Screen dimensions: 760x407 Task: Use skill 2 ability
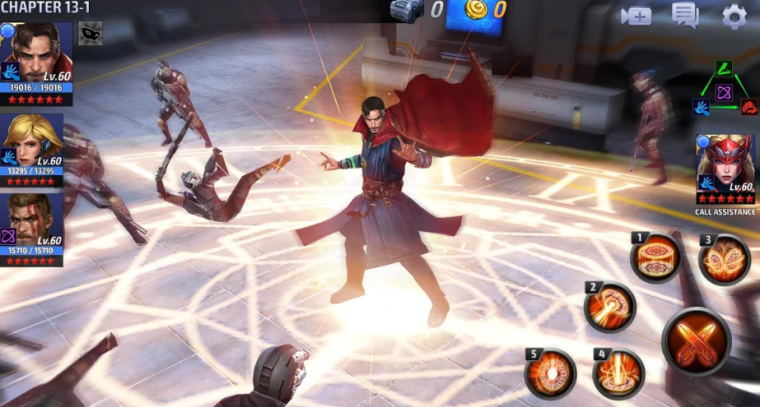(x=610, y=307)
